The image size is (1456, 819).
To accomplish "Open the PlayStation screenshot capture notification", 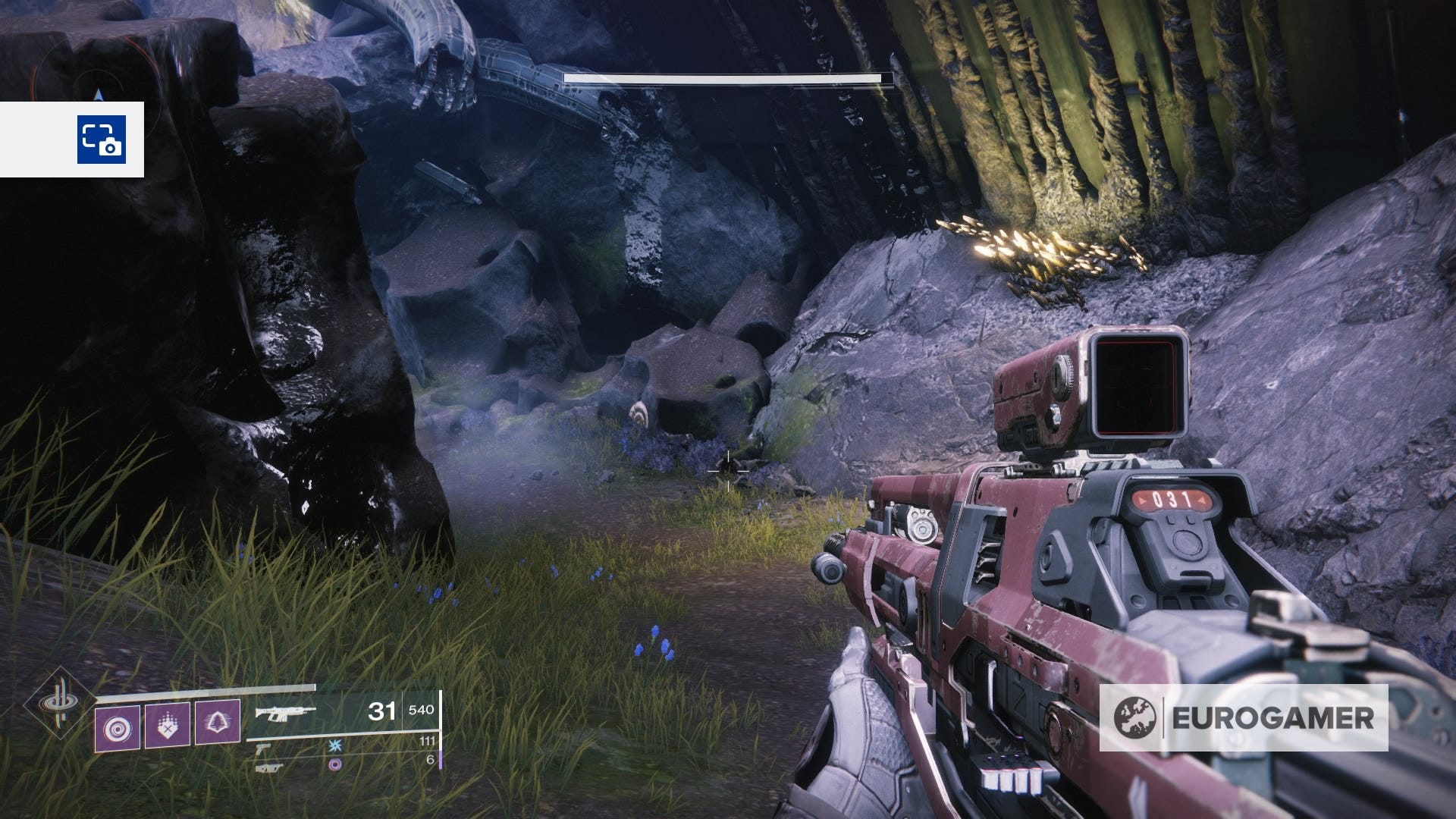I will coord(101,140).
